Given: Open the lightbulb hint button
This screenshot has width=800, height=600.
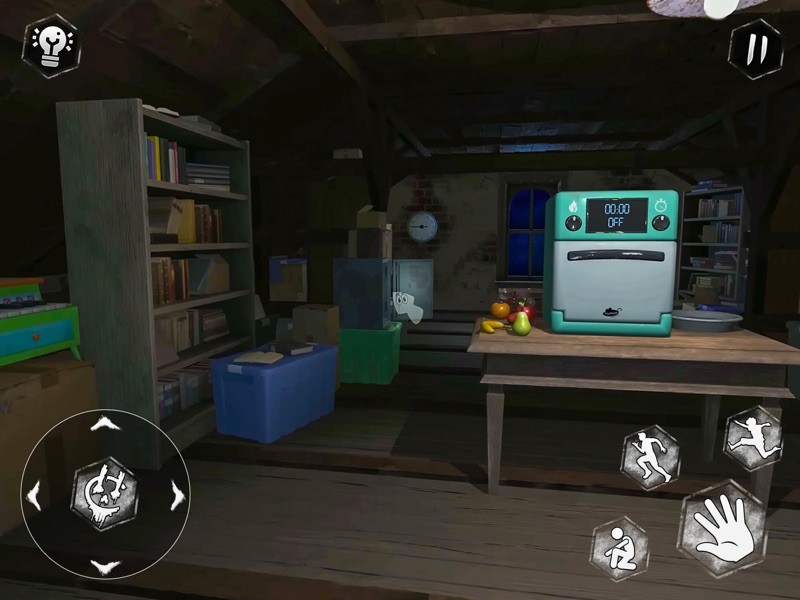Looking at the screenshot, I should click(x=50, y=45).
